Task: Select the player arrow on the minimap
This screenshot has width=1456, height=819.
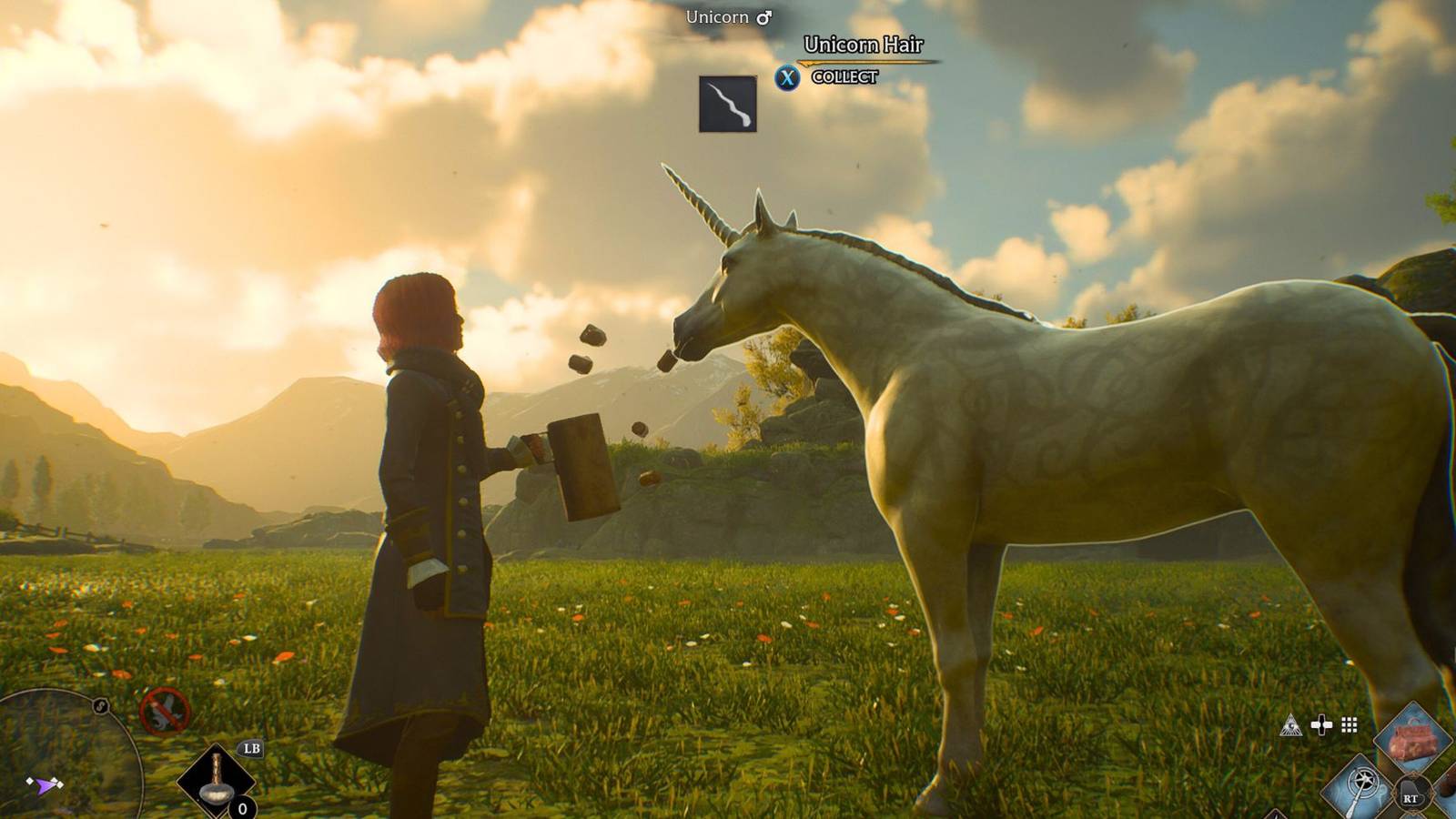Action: 43,784
